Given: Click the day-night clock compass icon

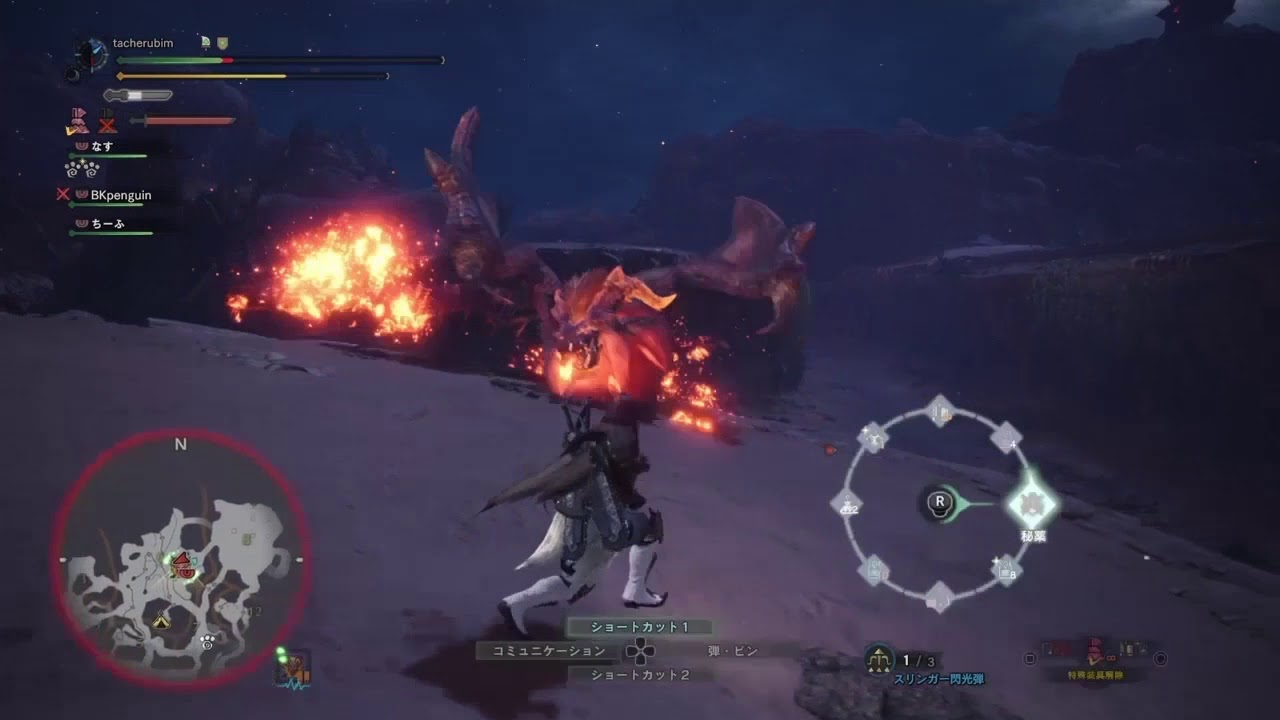Looking at the screenshot, I should [x=92, y=54].
